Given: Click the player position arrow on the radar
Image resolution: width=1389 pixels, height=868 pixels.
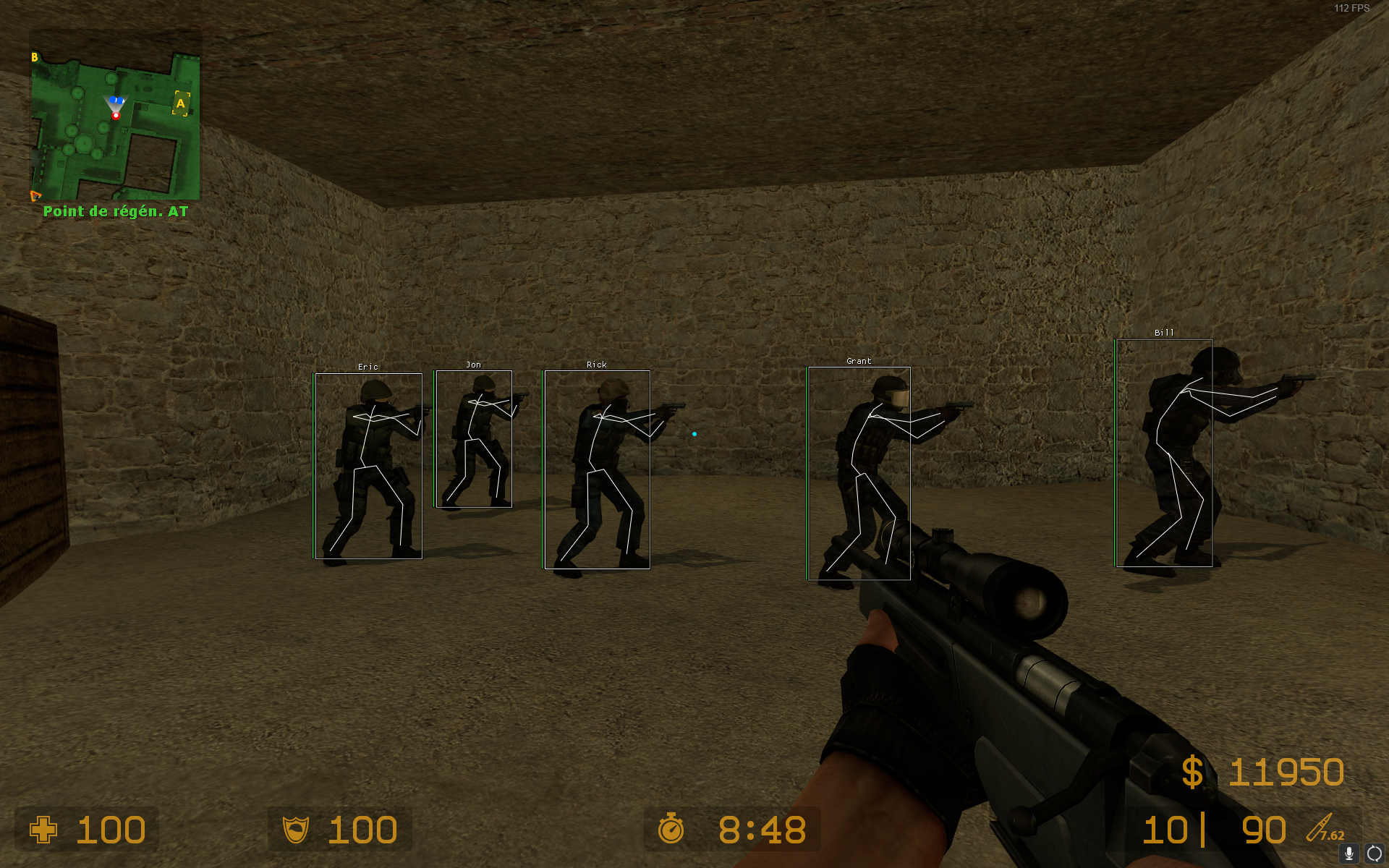Looking at the screenshot, I should tap(117, 103).
